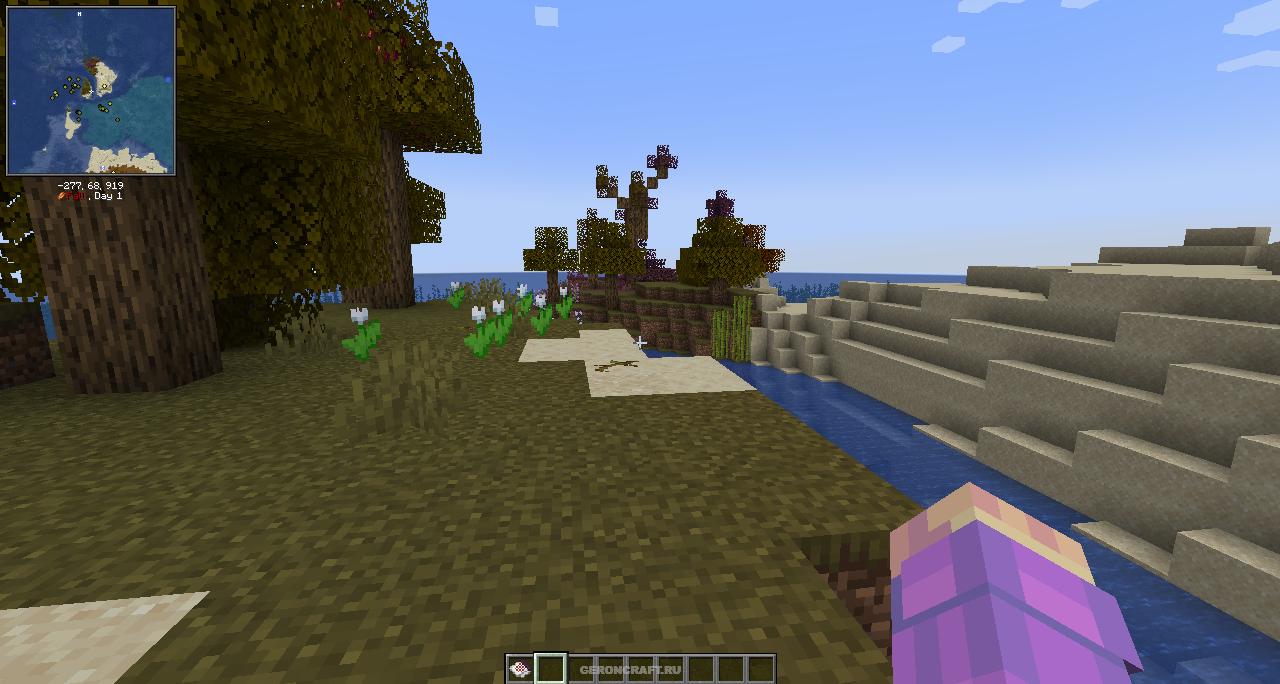
Task: Open the minimap in the corner
Action: click(91, 91)
